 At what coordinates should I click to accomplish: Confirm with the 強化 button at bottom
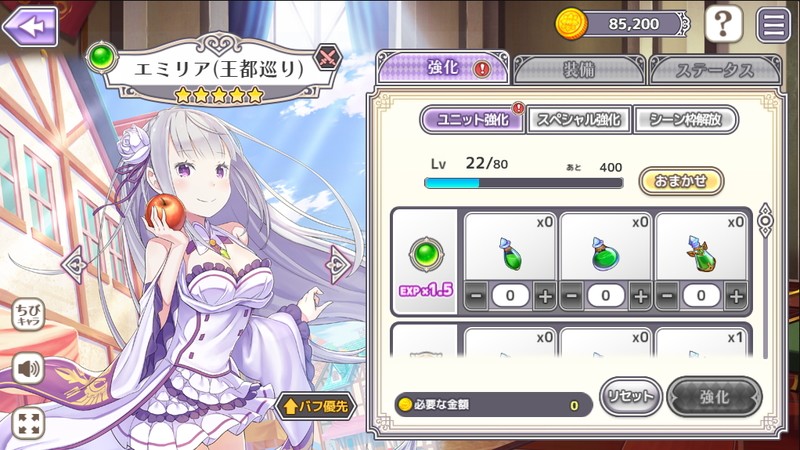coord(714,397)
